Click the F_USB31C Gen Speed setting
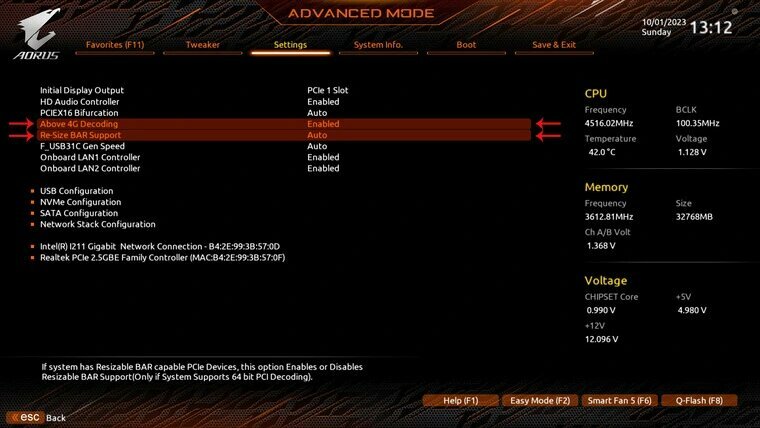This screenshot has height=428, width=760. tap(84, 146)
